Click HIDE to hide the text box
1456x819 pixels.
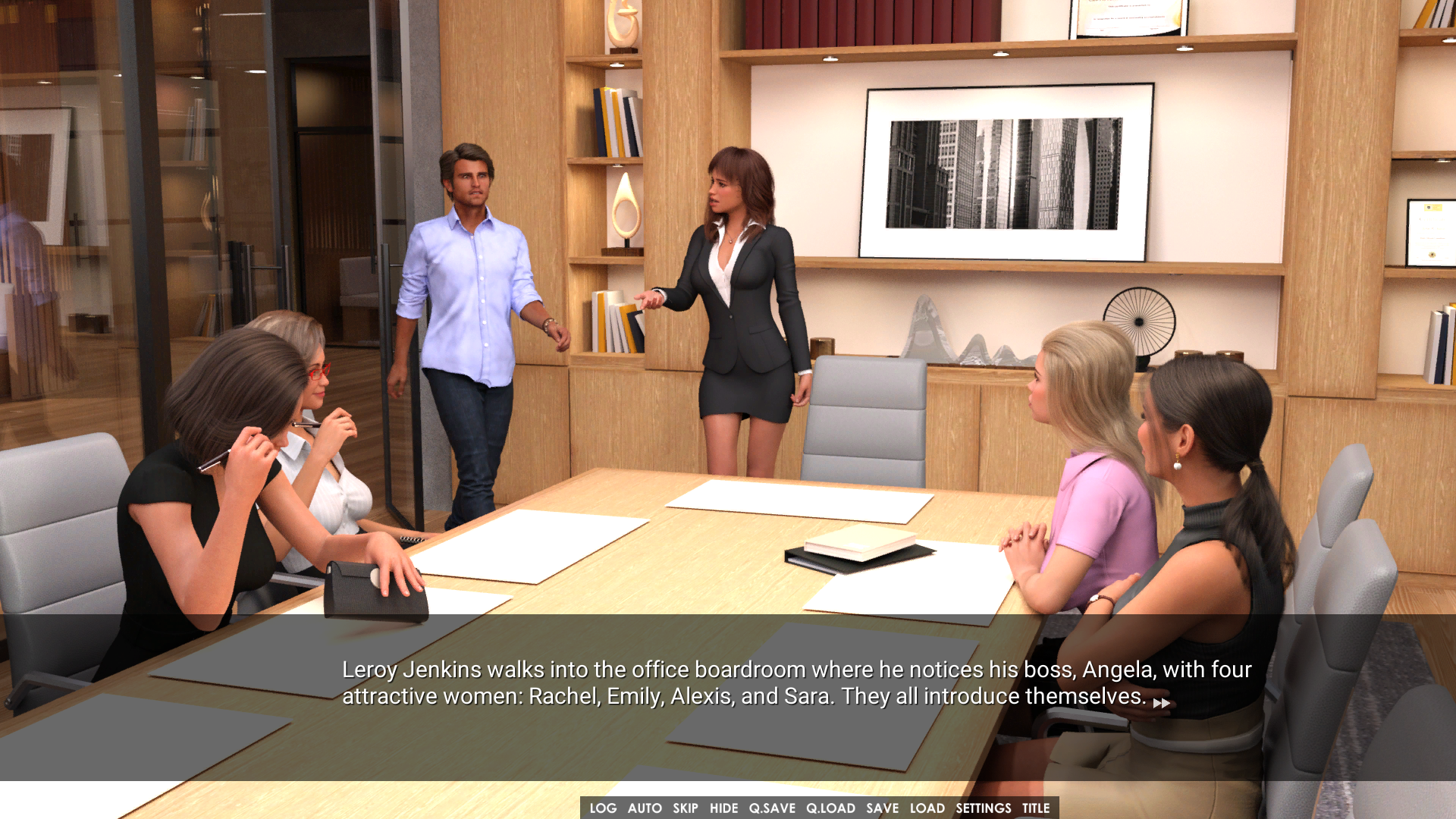[x=723, y=808]
